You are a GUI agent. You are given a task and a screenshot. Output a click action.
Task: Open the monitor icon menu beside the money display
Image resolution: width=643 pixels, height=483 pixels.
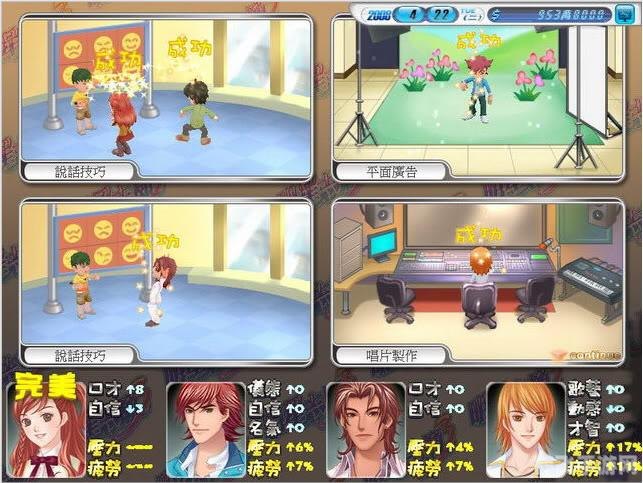623,14
